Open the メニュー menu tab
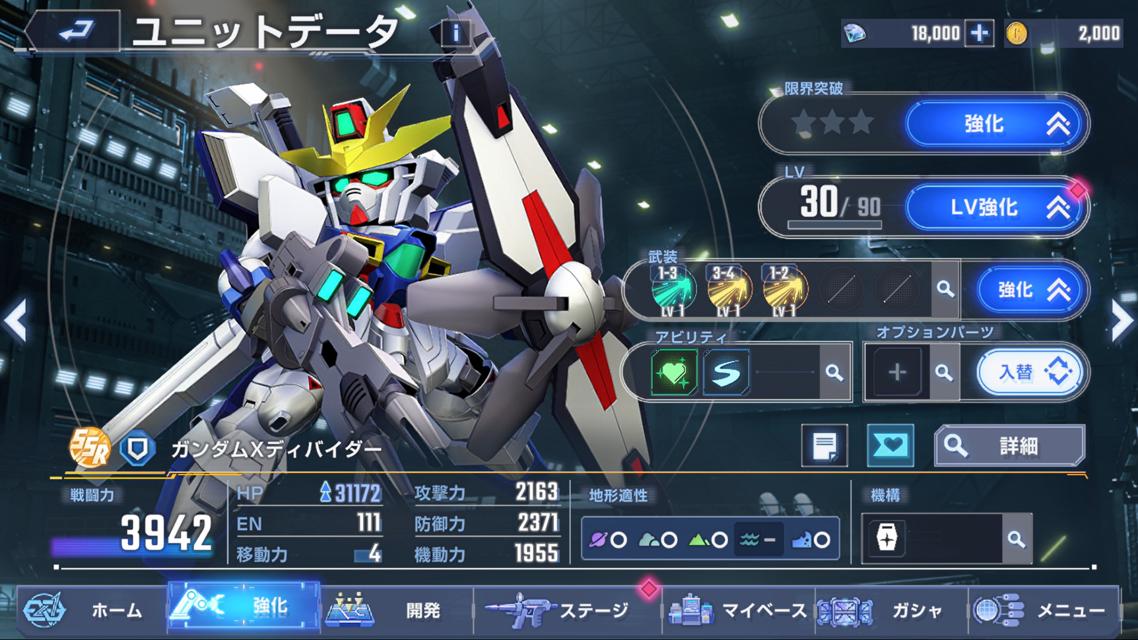Image resolution: width=1138 pixels, height=640 pixels. pos(1046,610)
